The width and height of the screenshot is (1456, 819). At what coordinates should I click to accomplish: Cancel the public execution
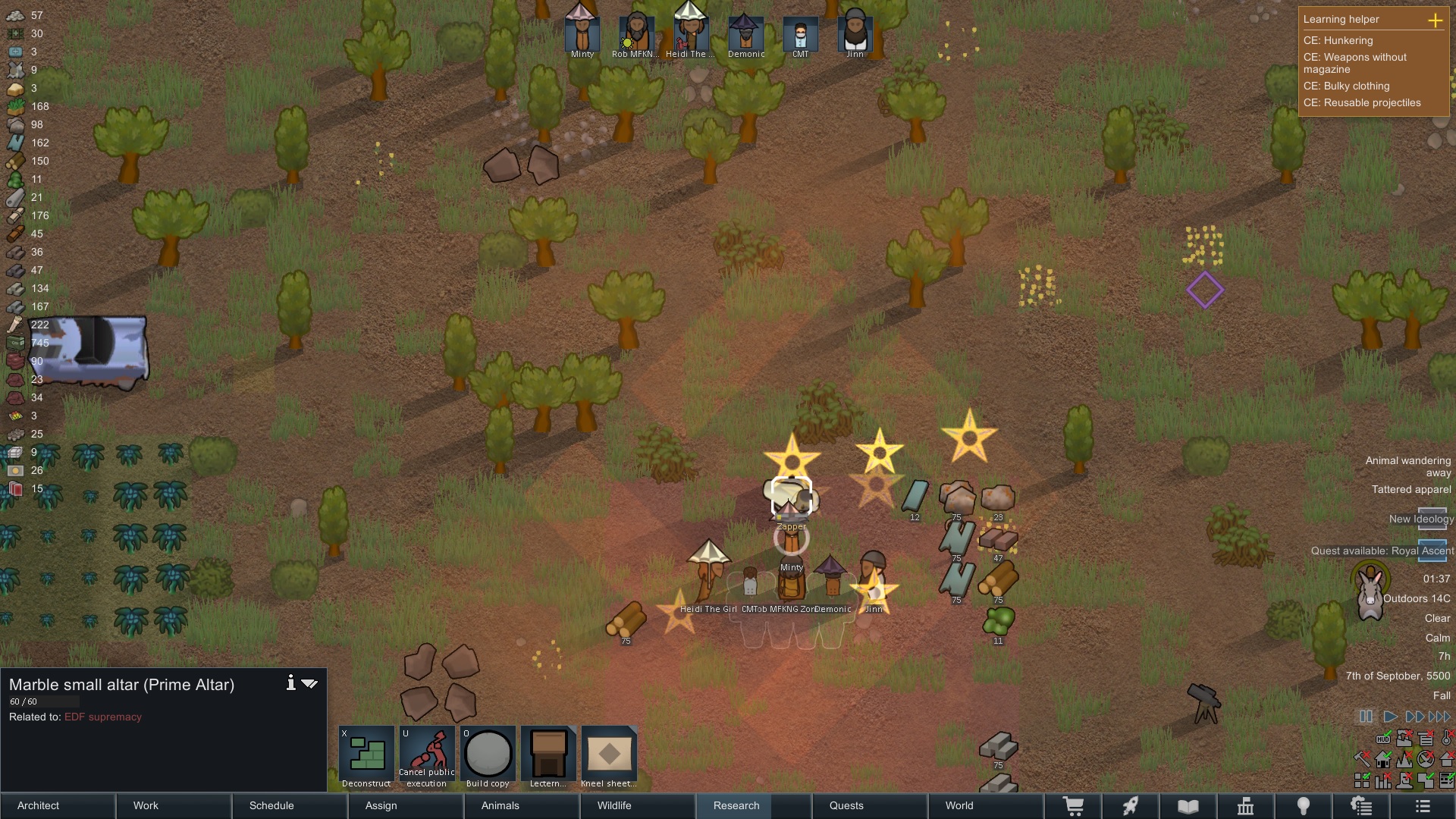click(427, 757)
